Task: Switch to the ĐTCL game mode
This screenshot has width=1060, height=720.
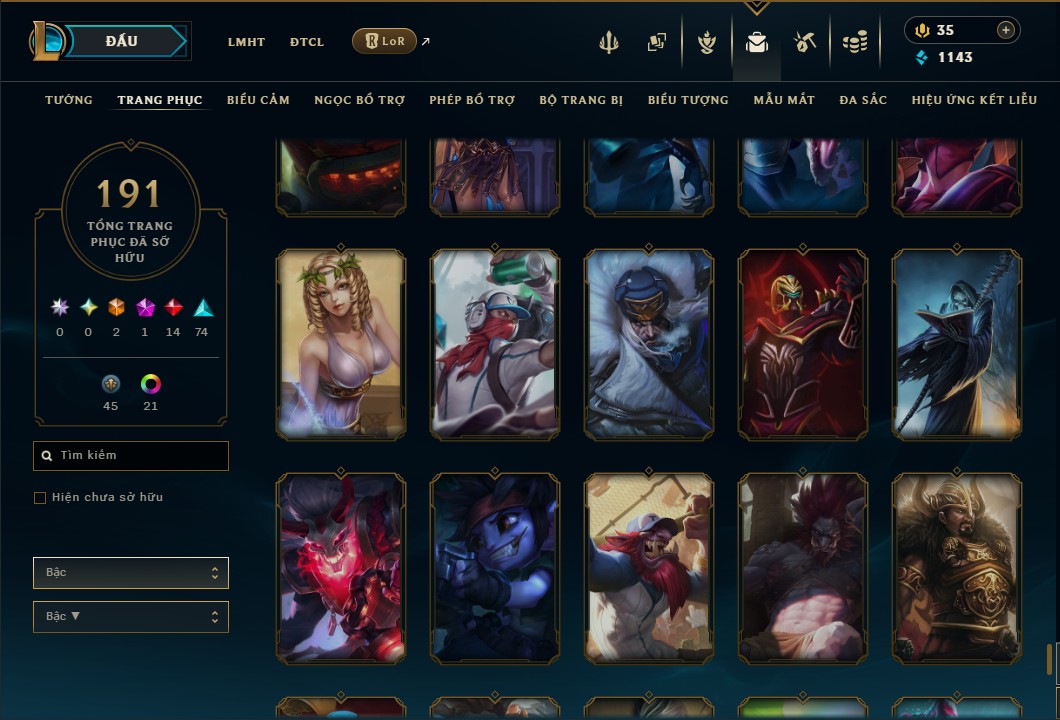Action: coord(307,42)
